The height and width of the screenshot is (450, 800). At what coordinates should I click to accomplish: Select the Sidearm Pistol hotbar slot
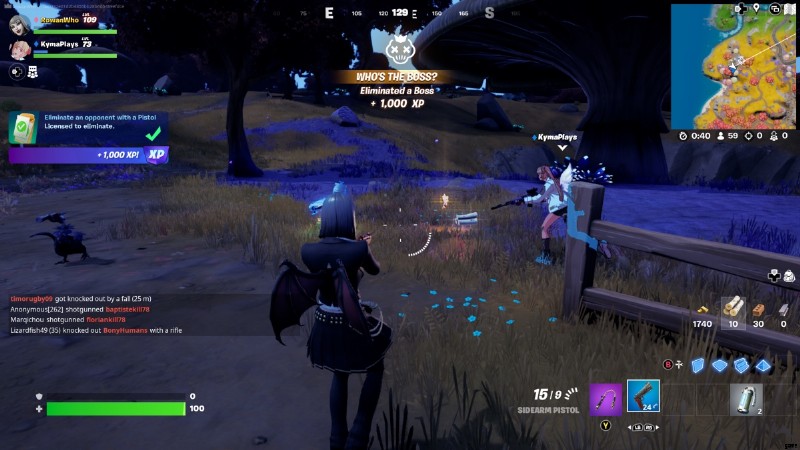tap(643, 397)
